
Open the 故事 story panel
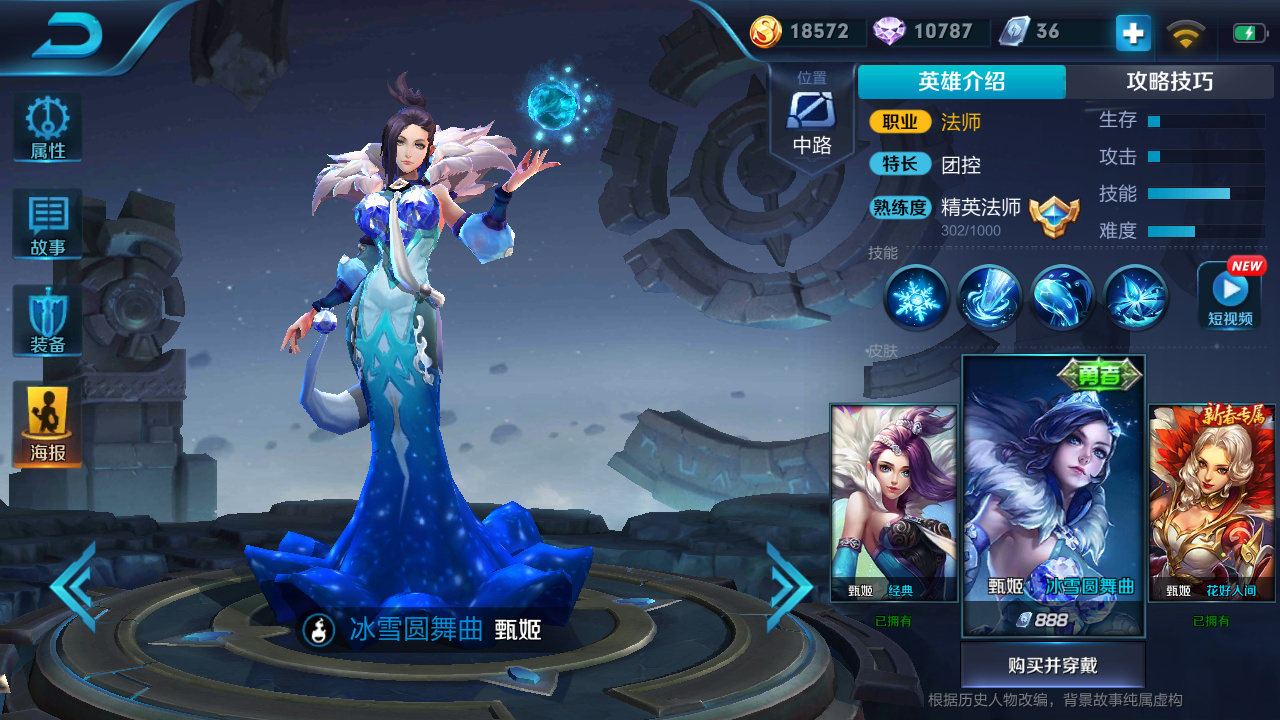[46, 222]
